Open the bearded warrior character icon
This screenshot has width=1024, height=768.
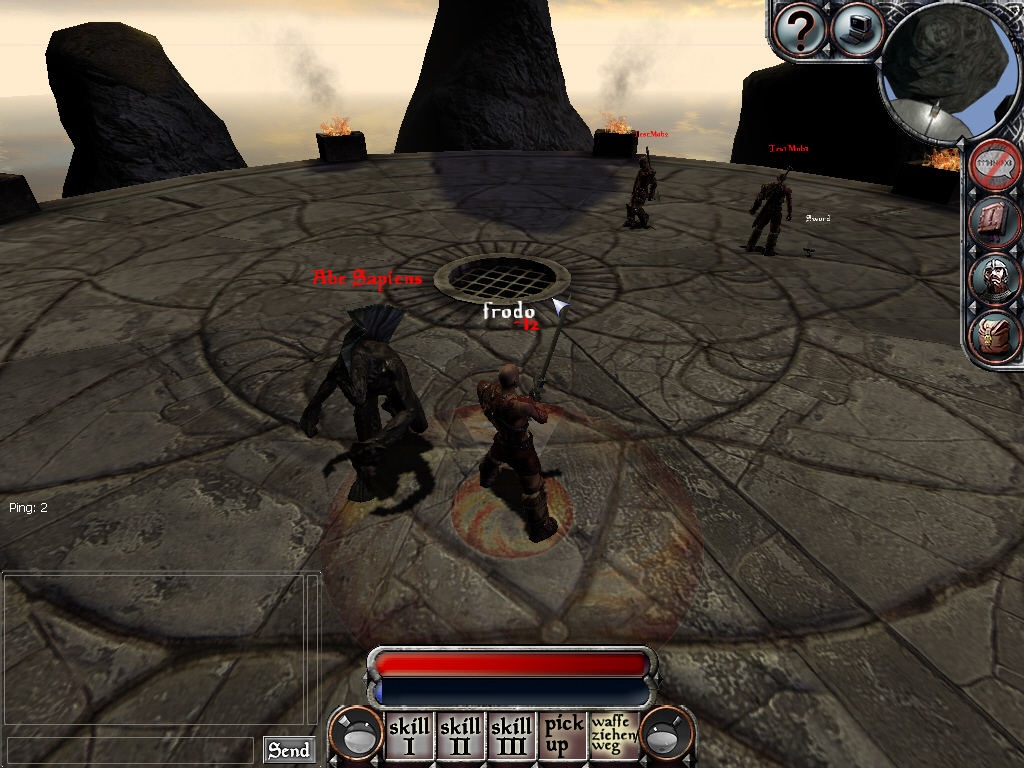(995, 279)
